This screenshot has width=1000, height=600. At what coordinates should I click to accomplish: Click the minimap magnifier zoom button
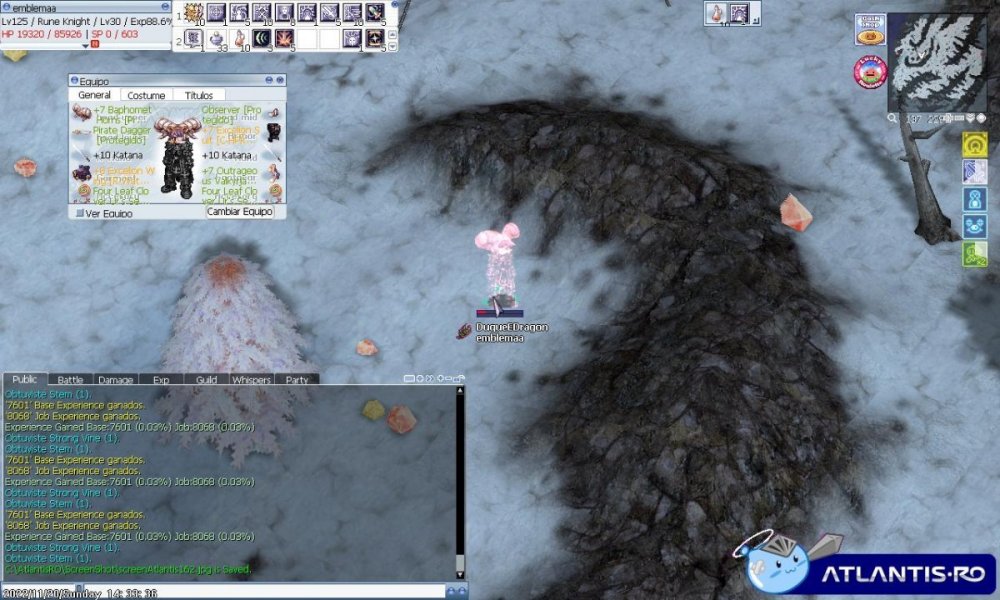coord(892,118)
